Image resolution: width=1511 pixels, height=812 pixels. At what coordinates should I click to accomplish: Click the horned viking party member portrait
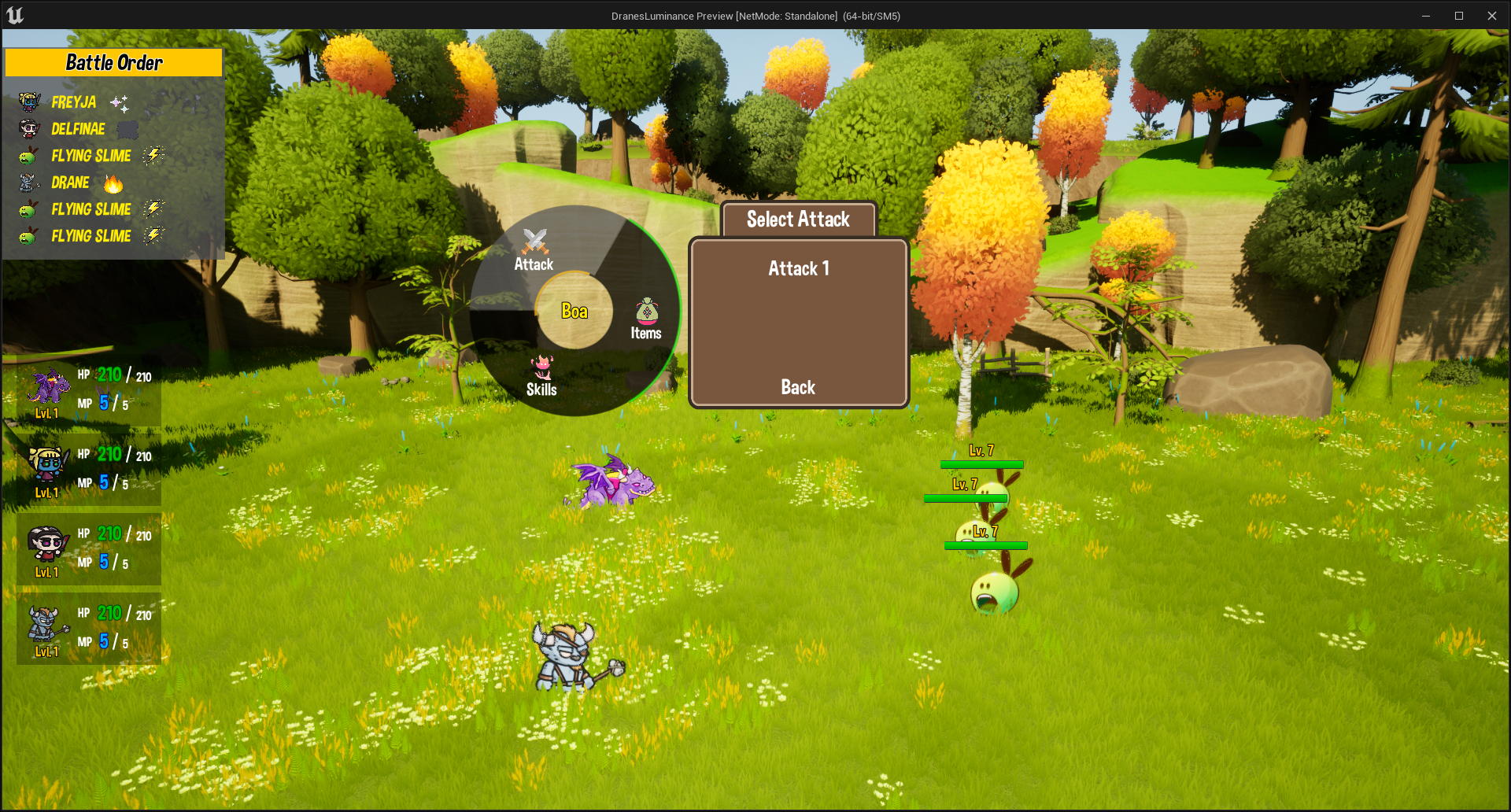point(46,625)
